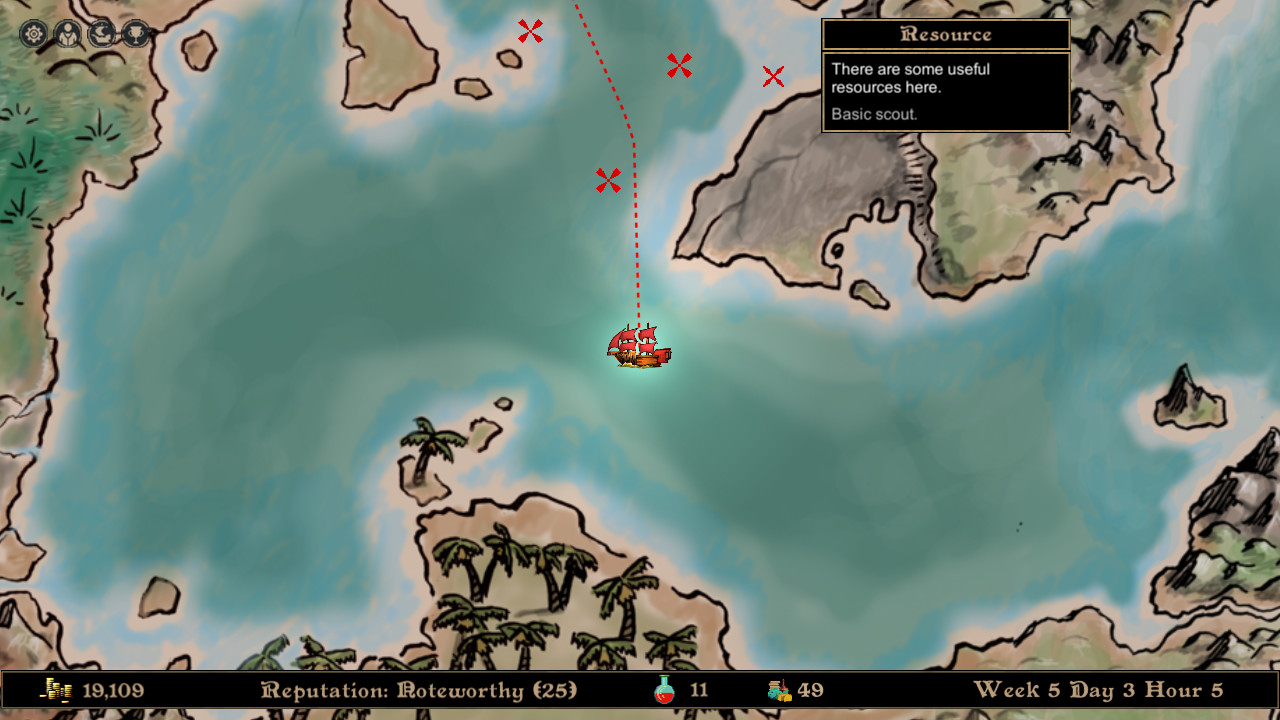
Task: Click the Resource tooltip panel
Action: tap(945, 75)
